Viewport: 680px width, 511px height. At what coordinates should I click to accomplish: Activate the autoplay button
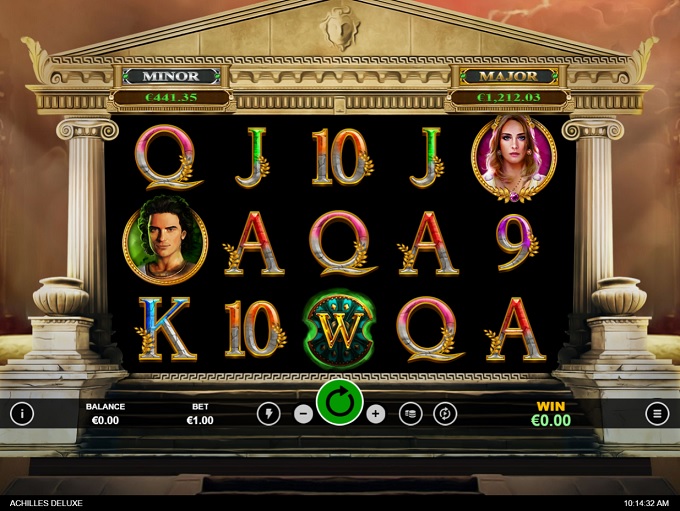445,413
